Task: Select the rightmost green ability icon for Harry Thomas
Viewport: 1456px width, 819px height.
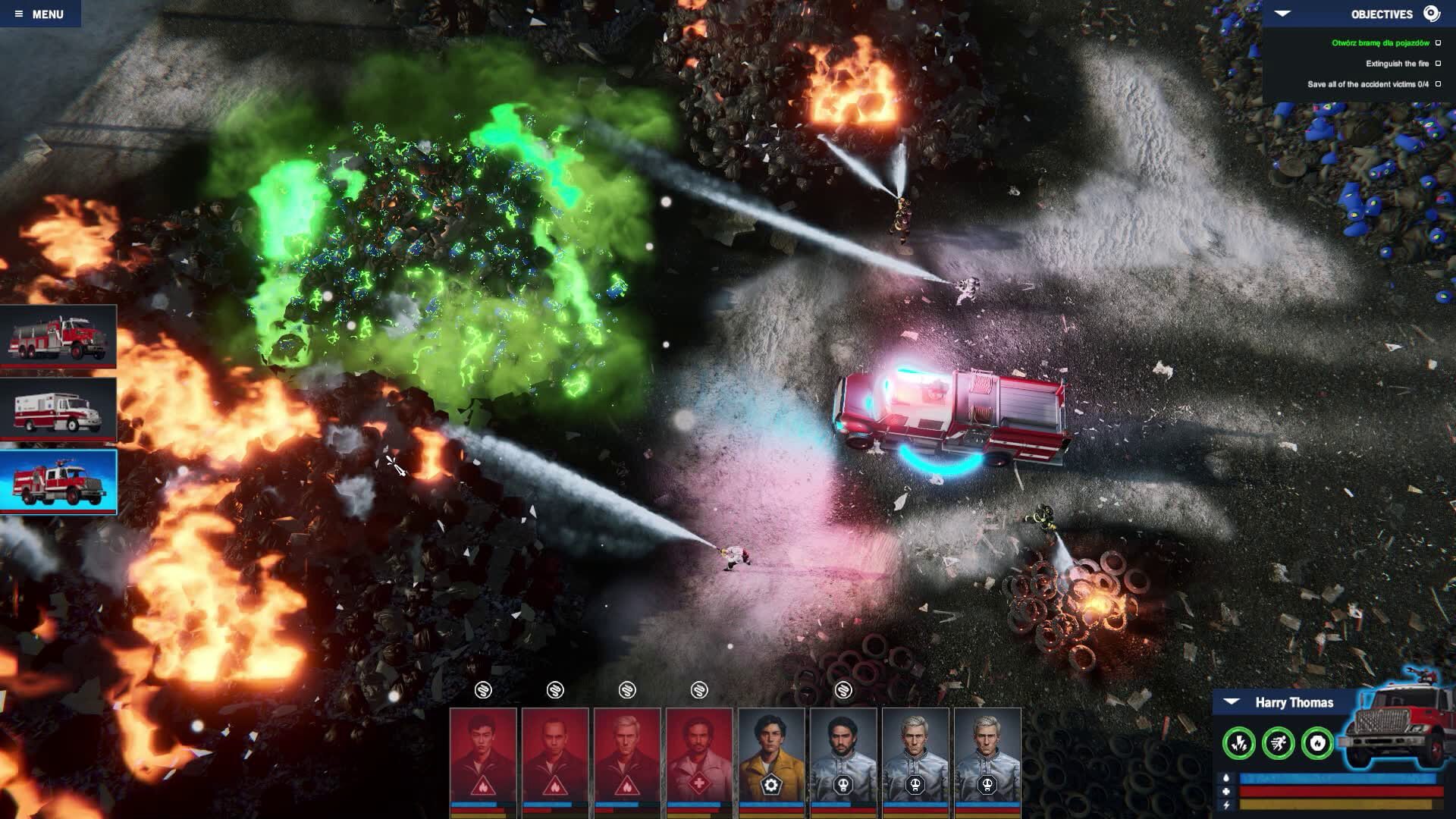Action: pyautogui.click(x=1317, y=743)
